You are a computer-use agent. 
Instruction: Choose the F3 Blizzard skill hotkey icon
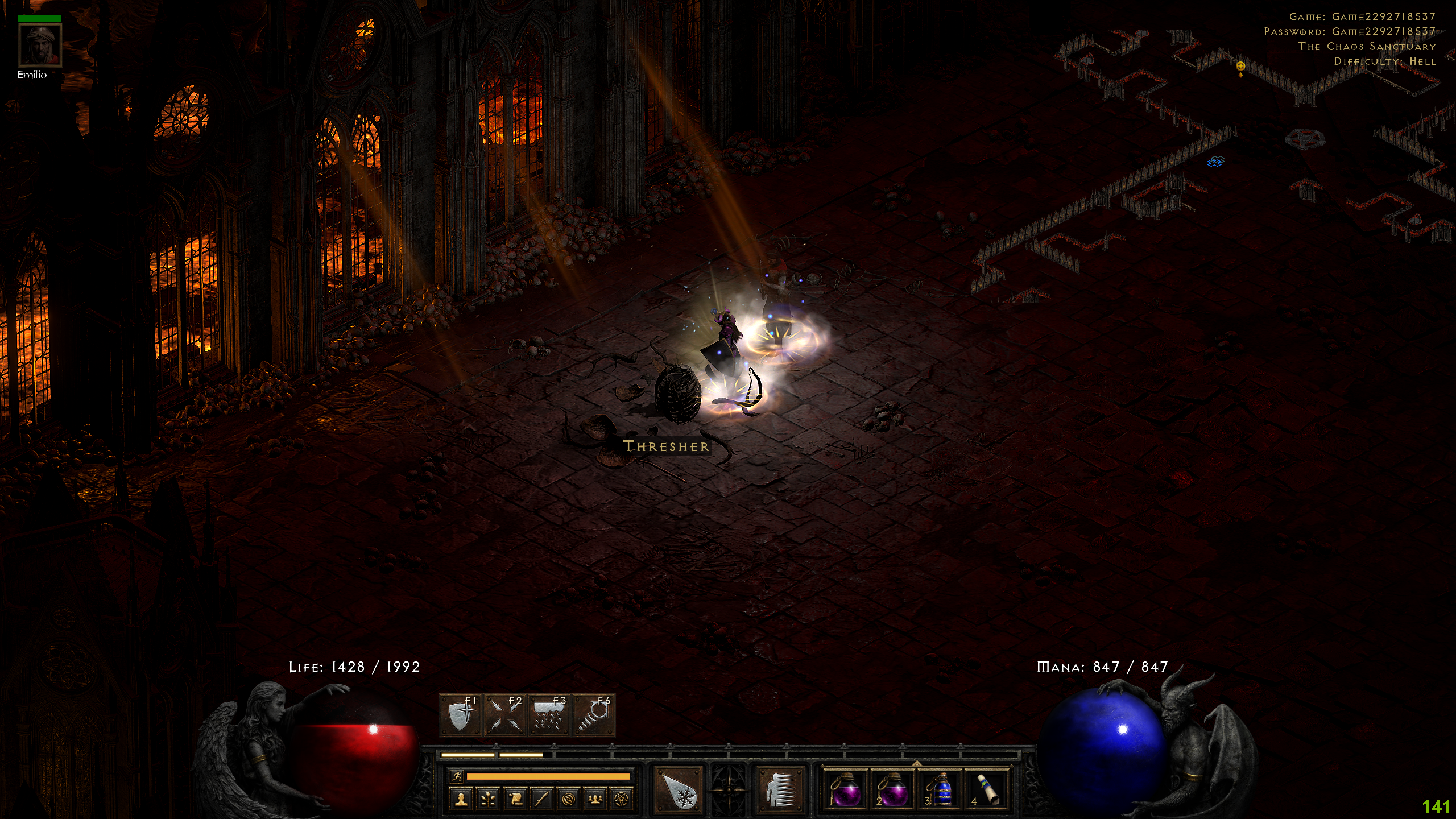tap(549, 715)
